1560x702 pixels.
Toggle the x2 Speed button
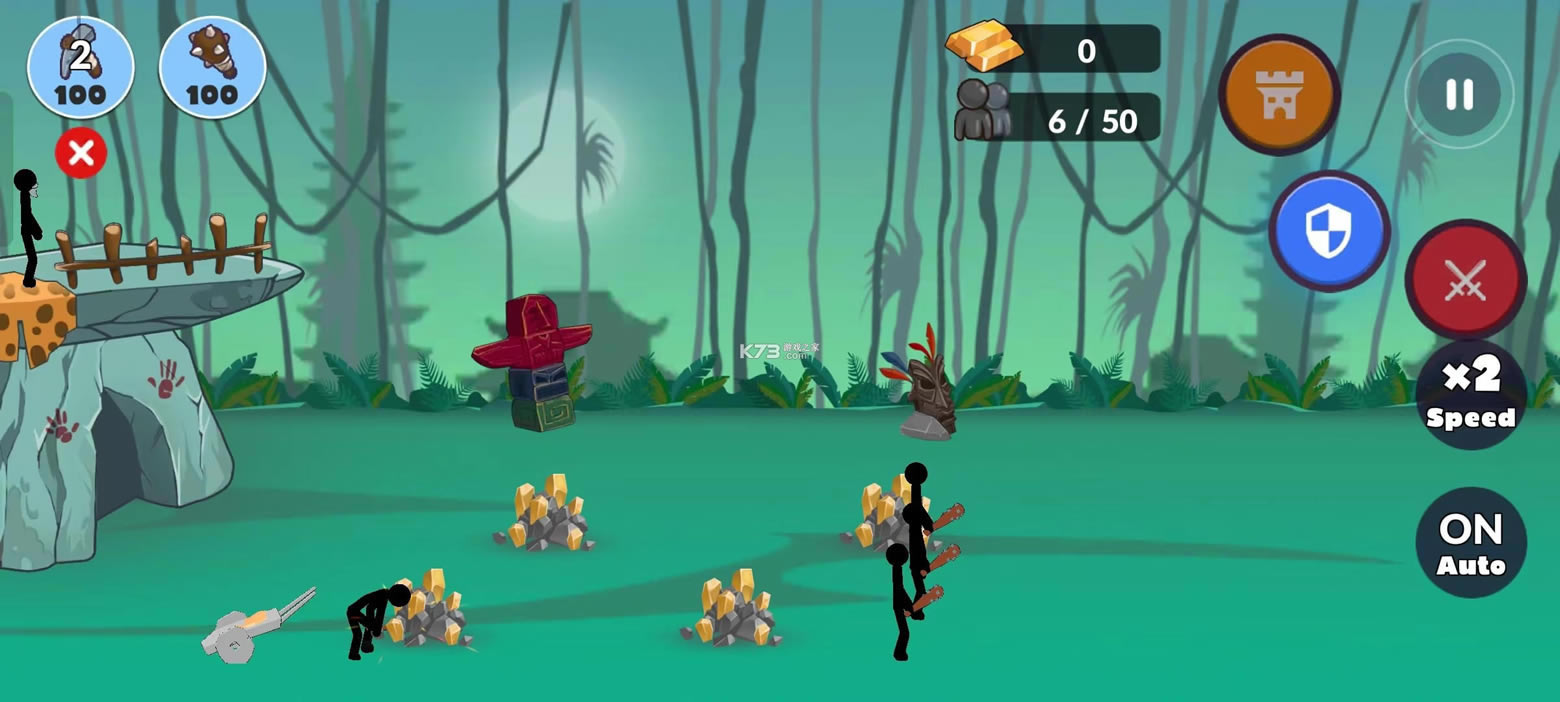(1471, 394)
